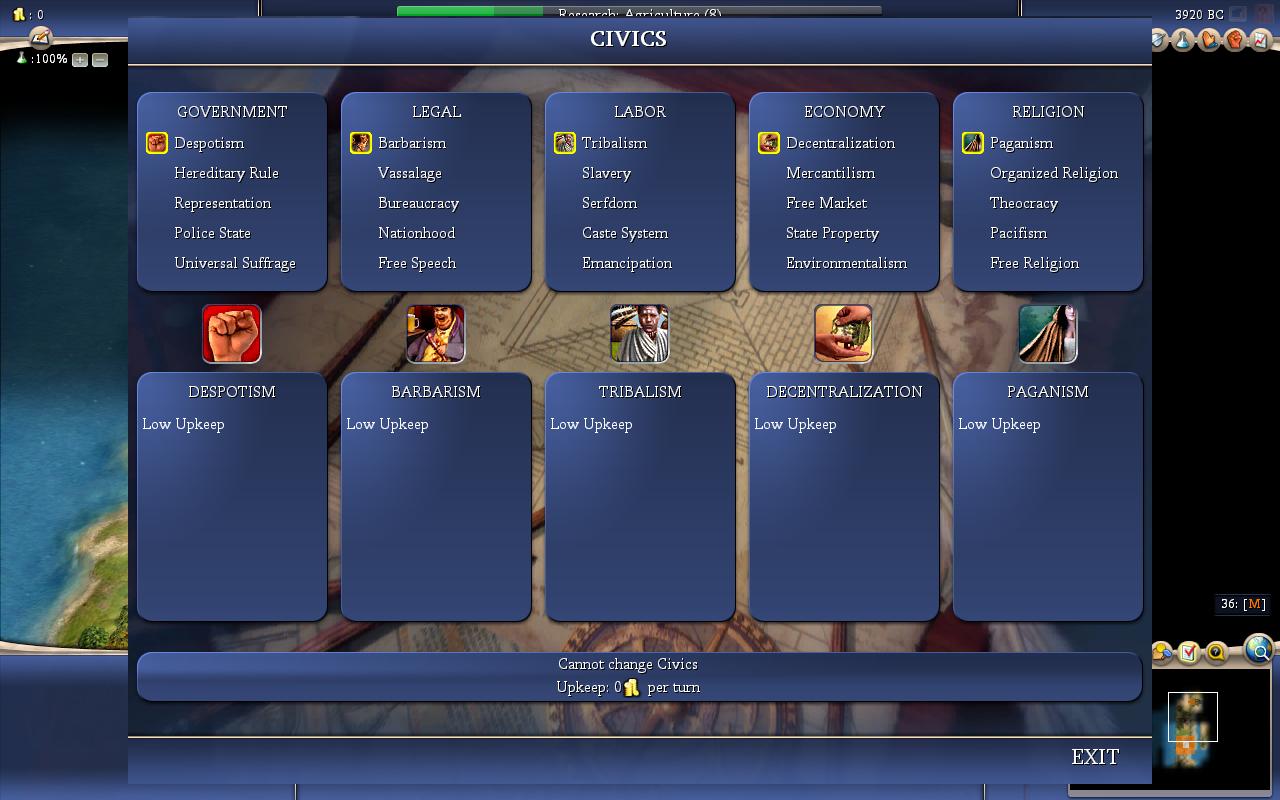This screenshot has width=1280, height=800.
Task: Select Vassalage in the Legal column
Action: [x=409, y=173]
